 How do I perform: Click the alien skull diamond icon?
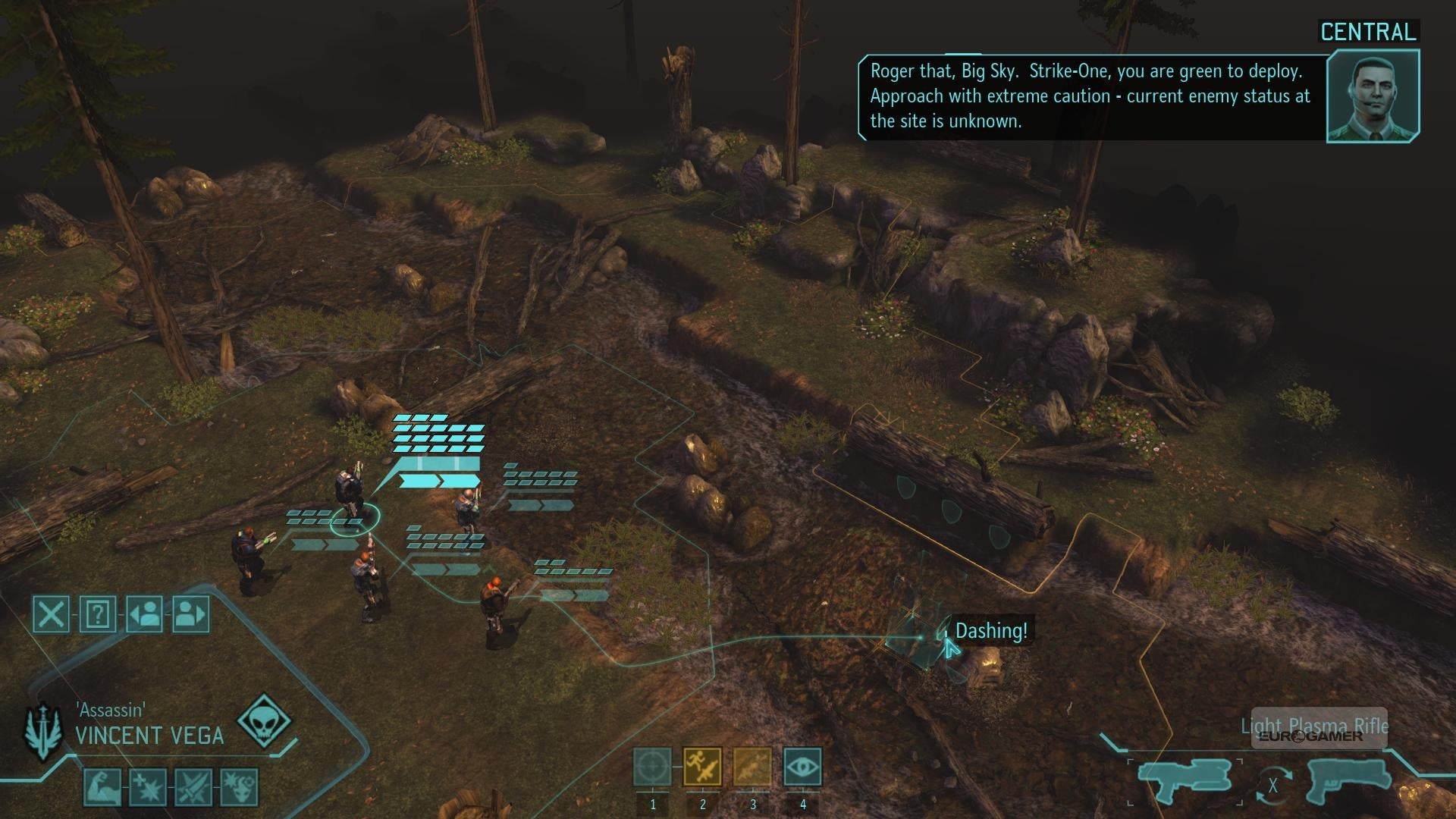(264, 720)
